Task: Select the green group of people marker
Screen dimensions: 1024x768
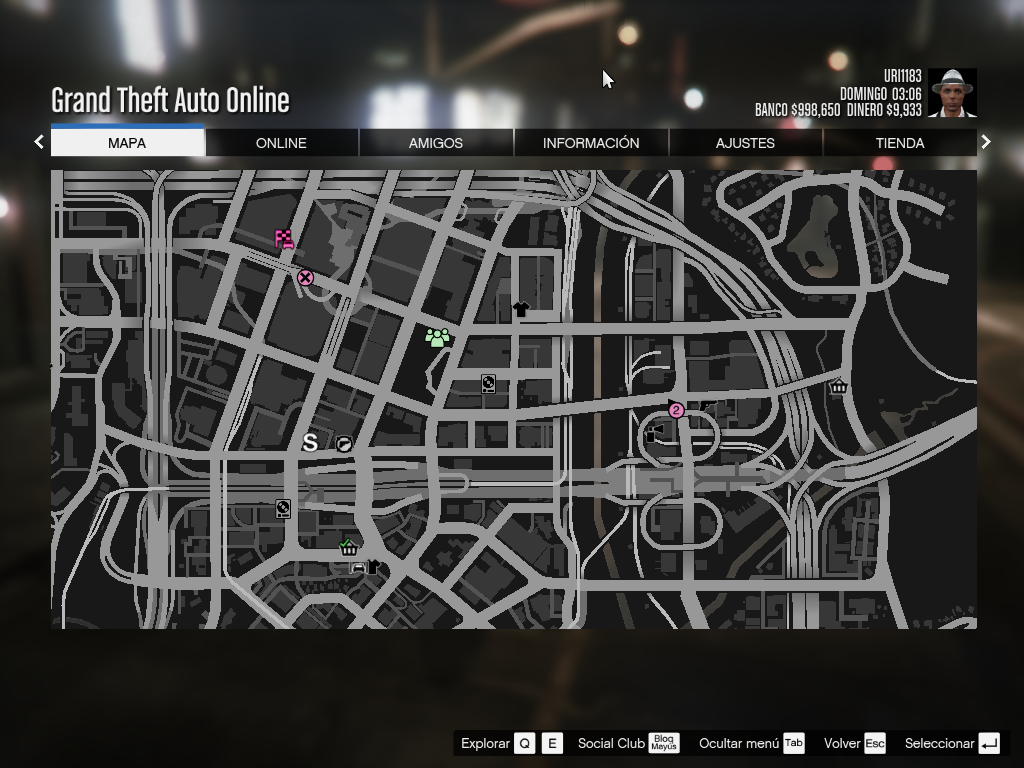Action: (437, 338)
